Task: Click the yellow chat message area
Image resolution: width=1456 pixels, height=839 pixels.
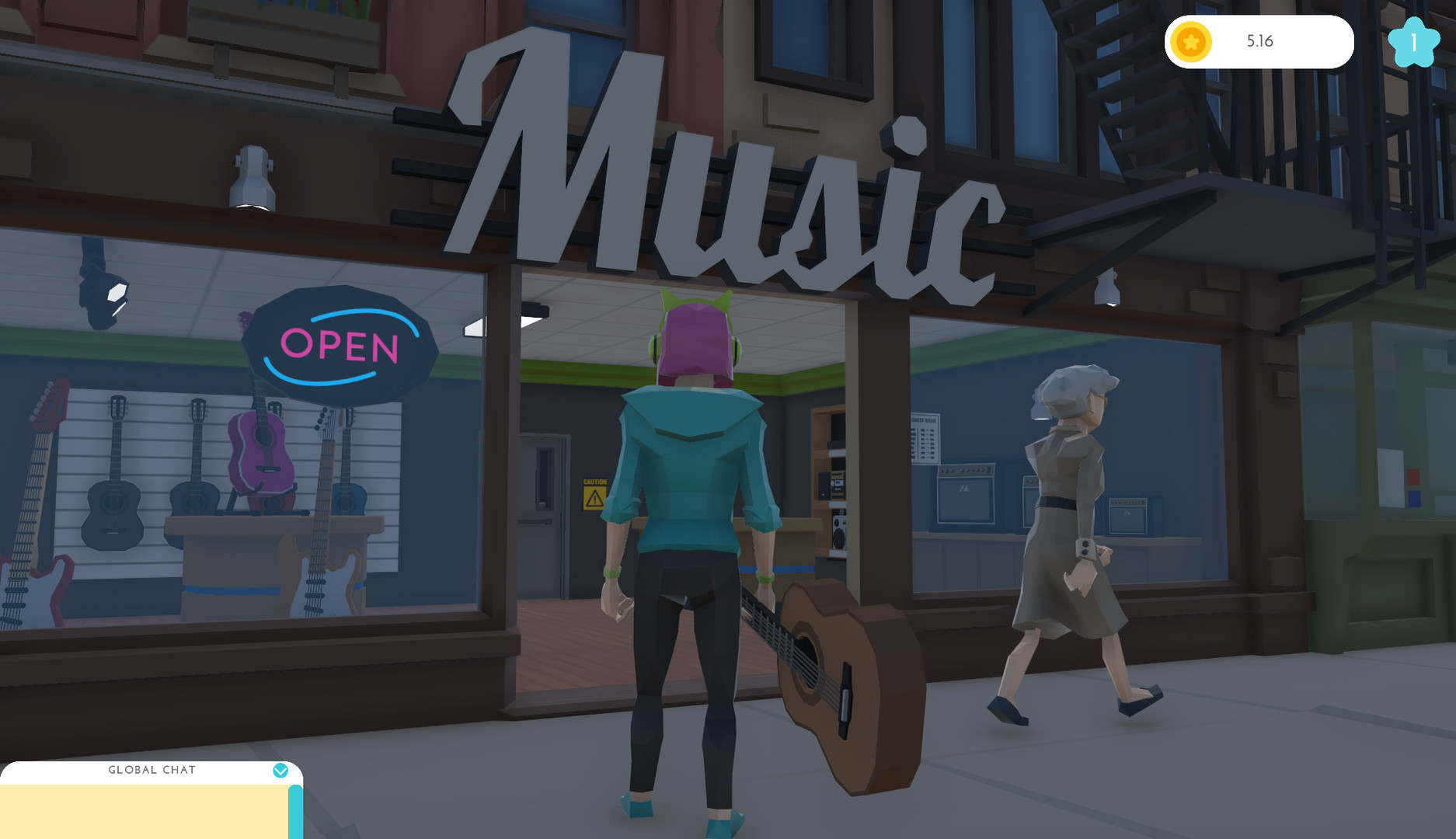Action: click(144, 812)
